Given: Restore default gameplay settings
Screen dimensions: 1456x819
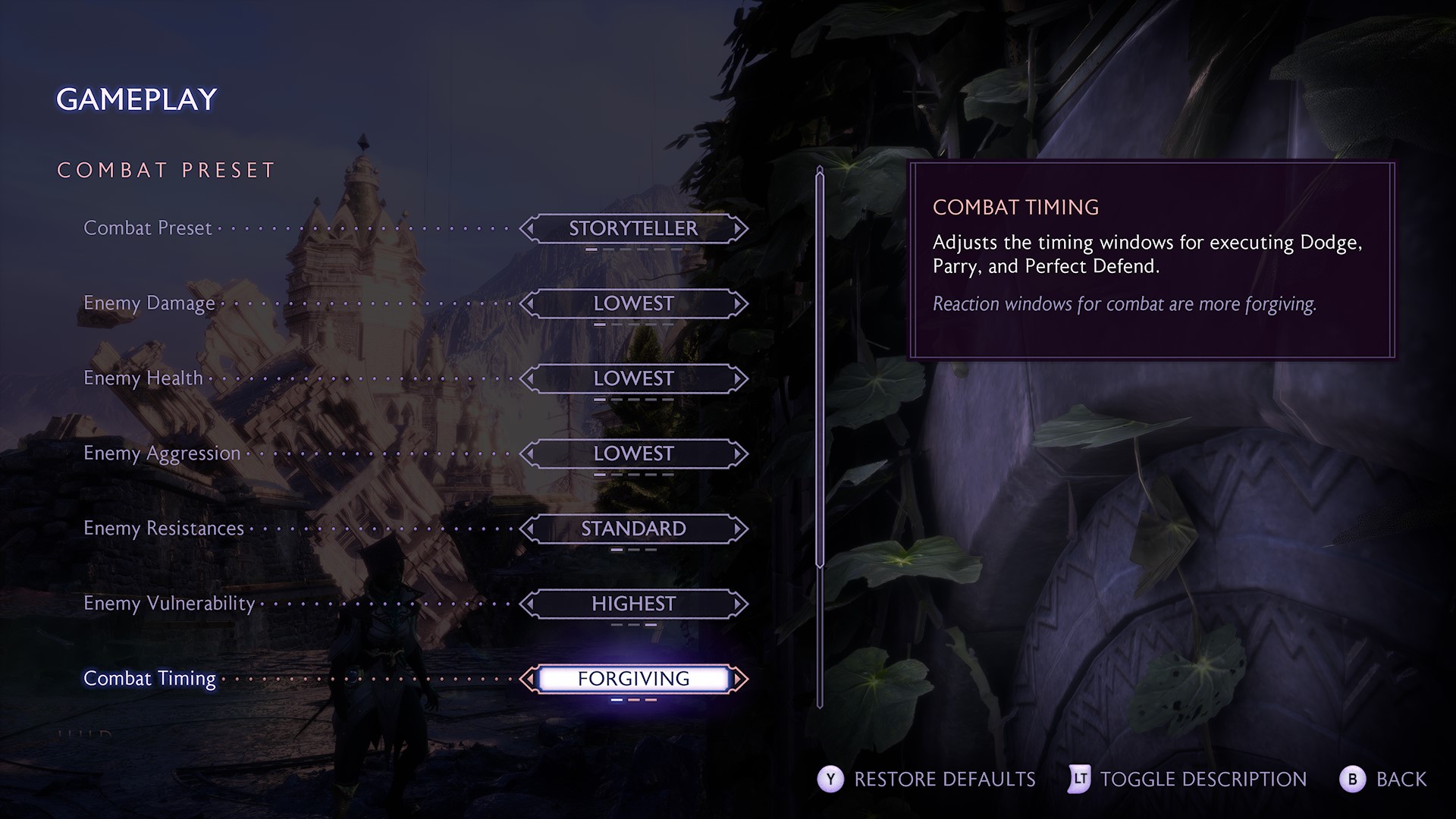Looking at the screenshot, I should coord(927,779).
